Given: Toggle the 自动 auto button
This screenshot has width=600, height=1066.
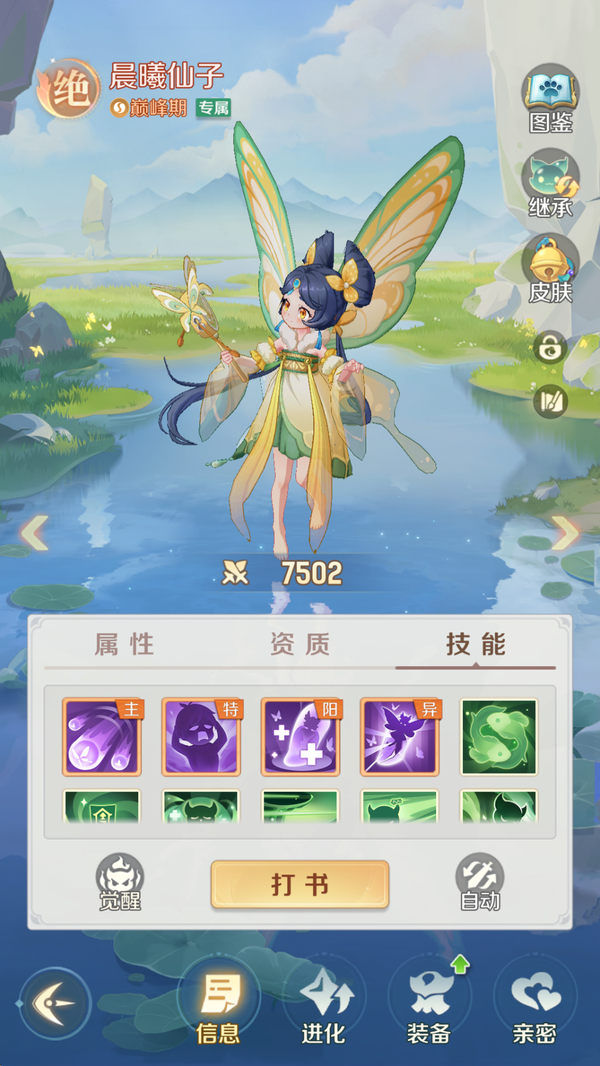Looking at the screenshot, I should click(479, 882).
